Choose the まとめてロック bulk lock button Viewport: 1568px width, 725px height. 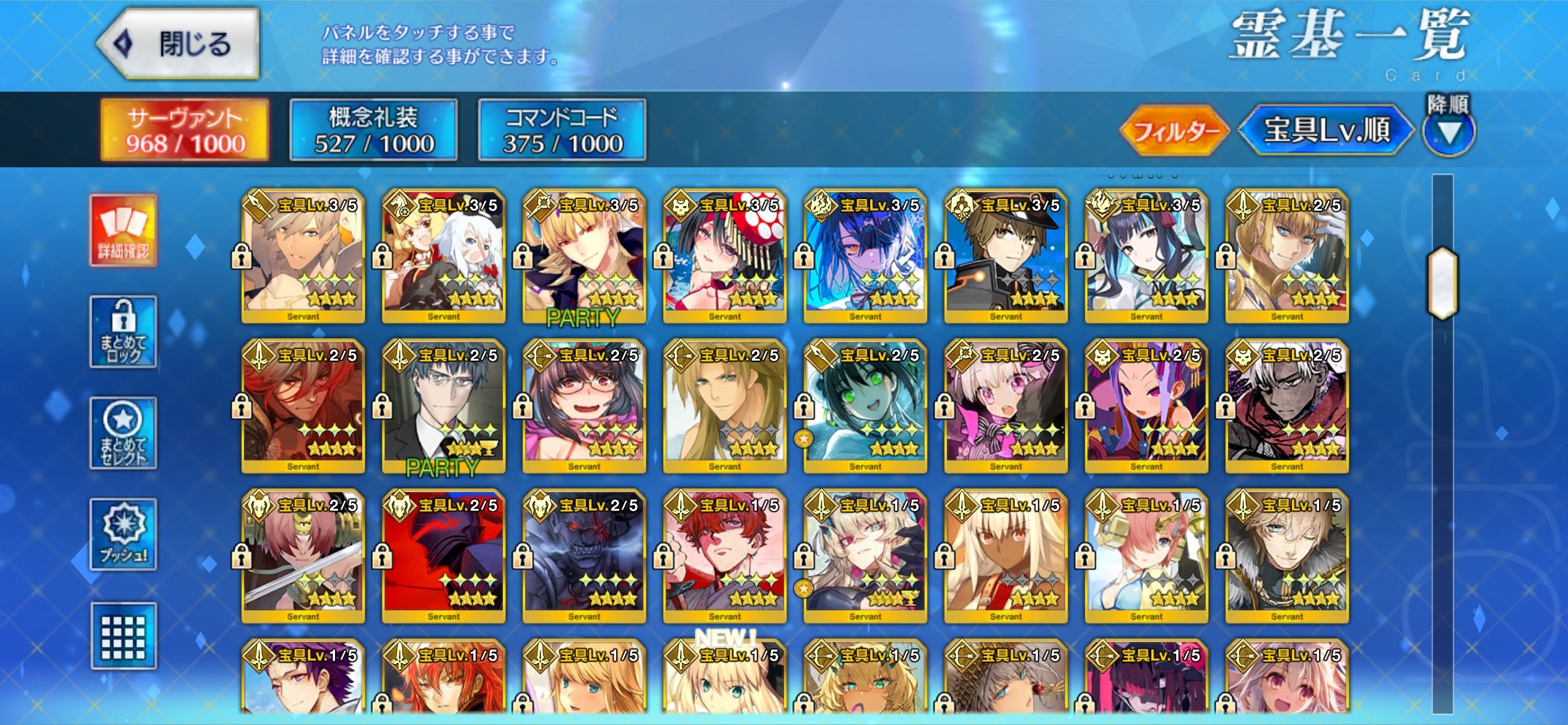pyautogui.click(x=123, y=332)
